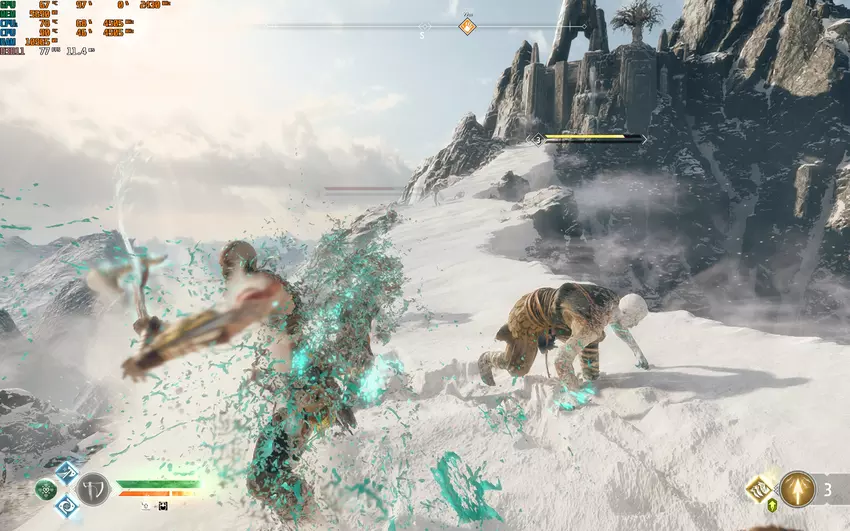Activate the upper blue runic attack diamond
Screen dimensions: 850x531
pyautogui.click(x=66, y=473)
